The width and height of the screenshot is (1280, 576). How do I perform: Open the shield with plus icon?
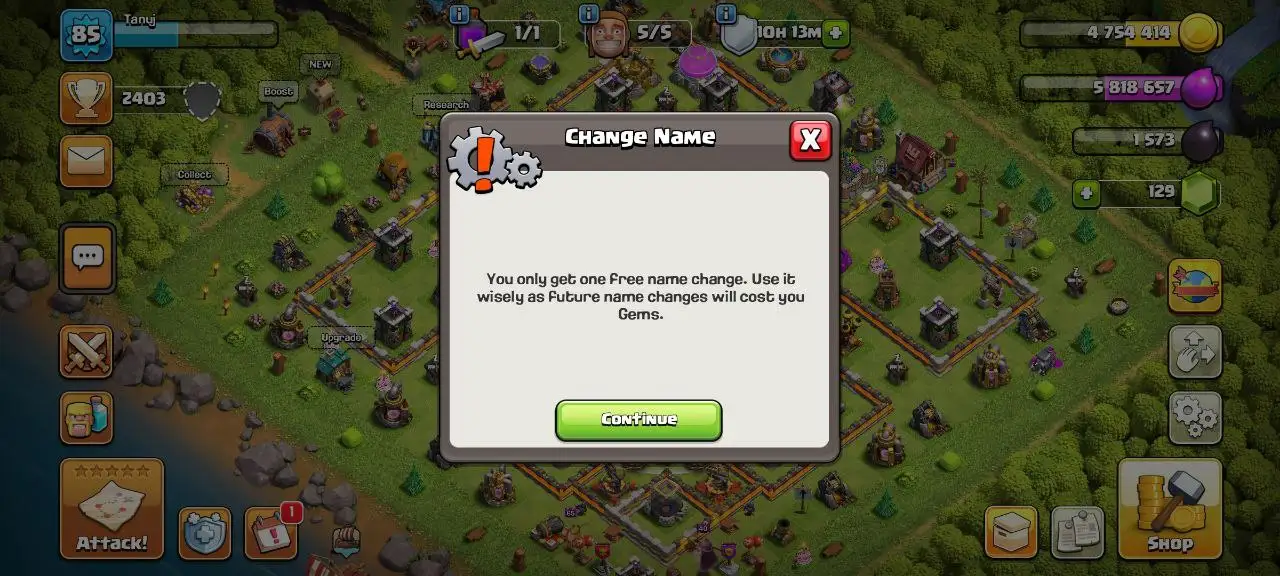[205, 533]
